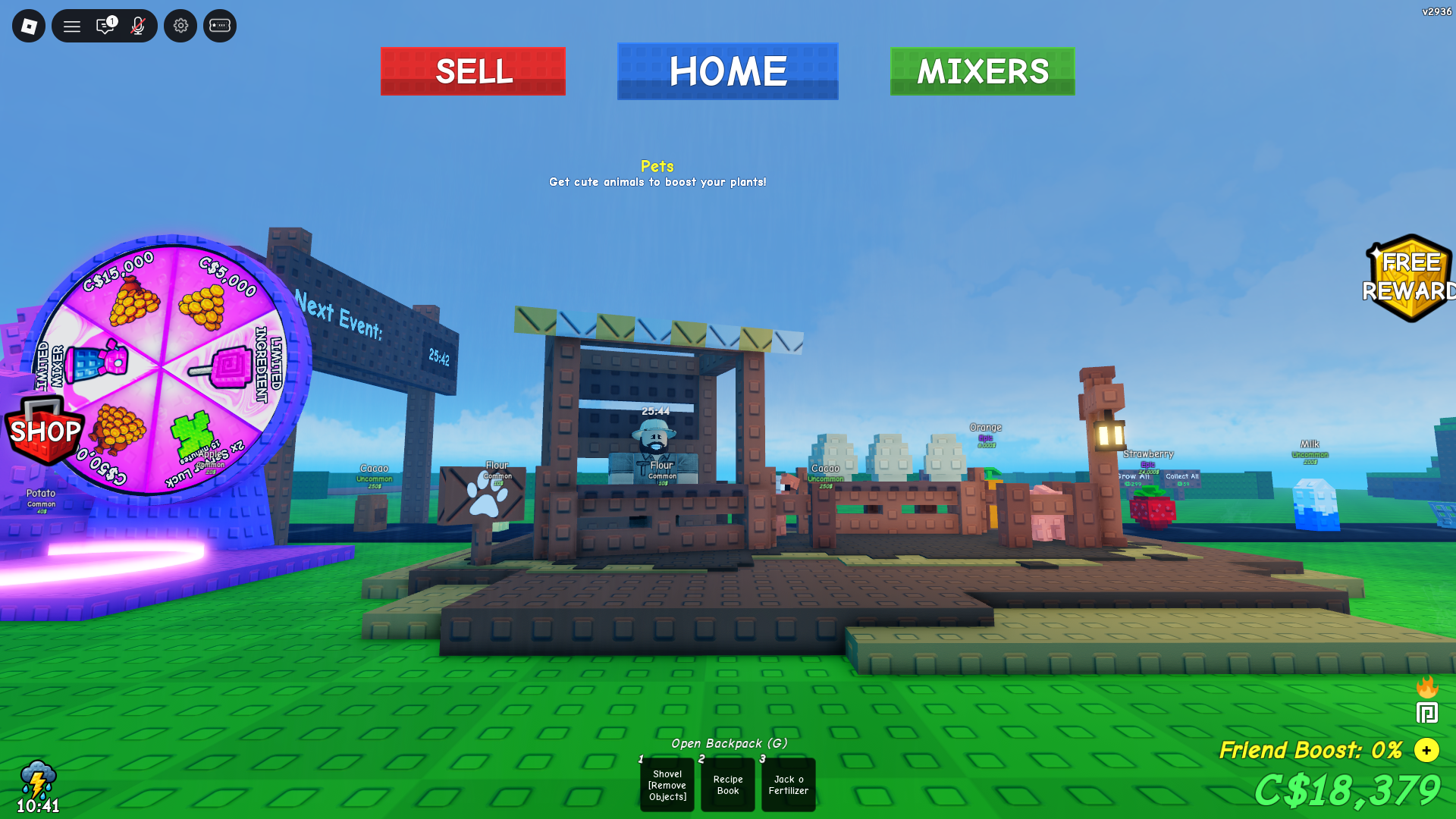
Task: Open the Roblox hamburger menu
Action: [x=72, y=25]
